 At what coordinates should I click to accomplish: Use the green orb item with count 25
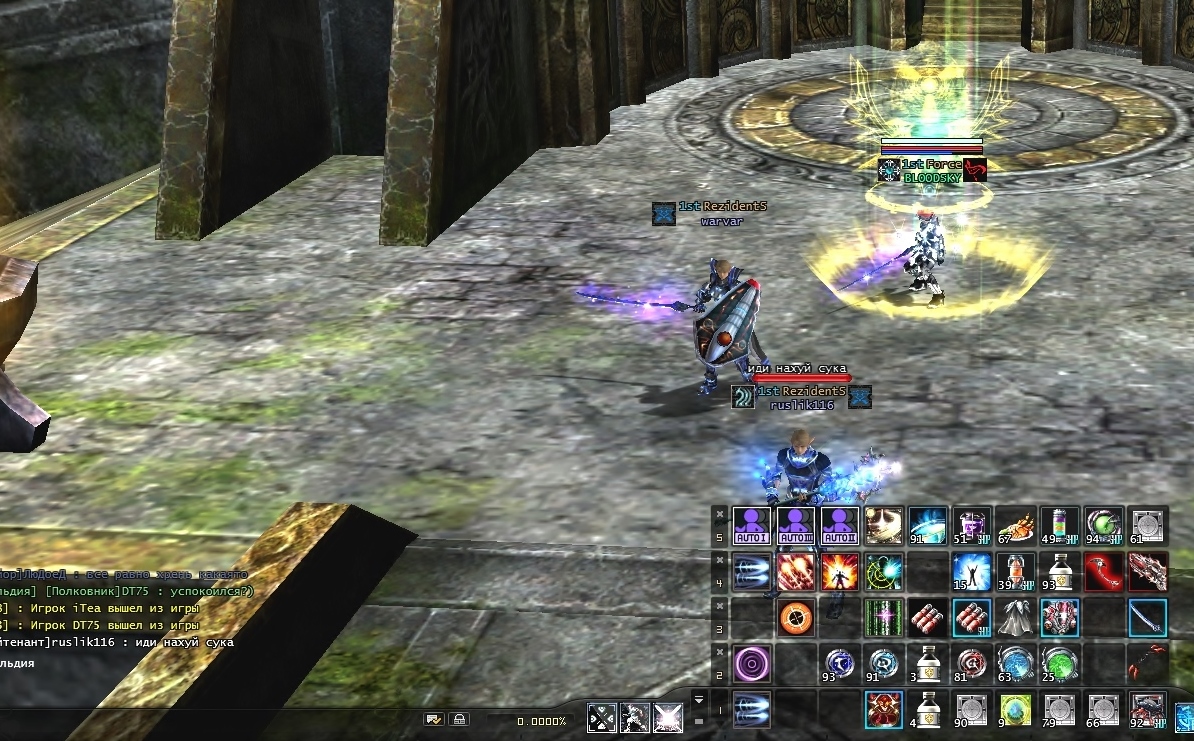pyautogui.click(x=1060, y=664)
